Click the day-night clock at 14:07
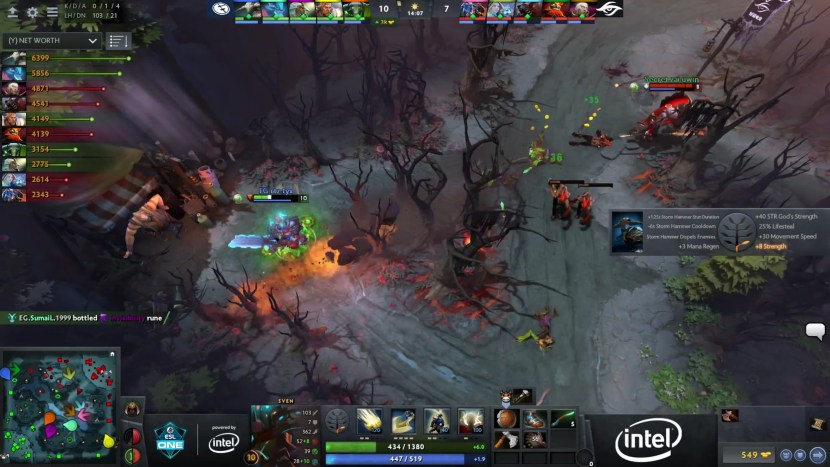 click(415, 10)
